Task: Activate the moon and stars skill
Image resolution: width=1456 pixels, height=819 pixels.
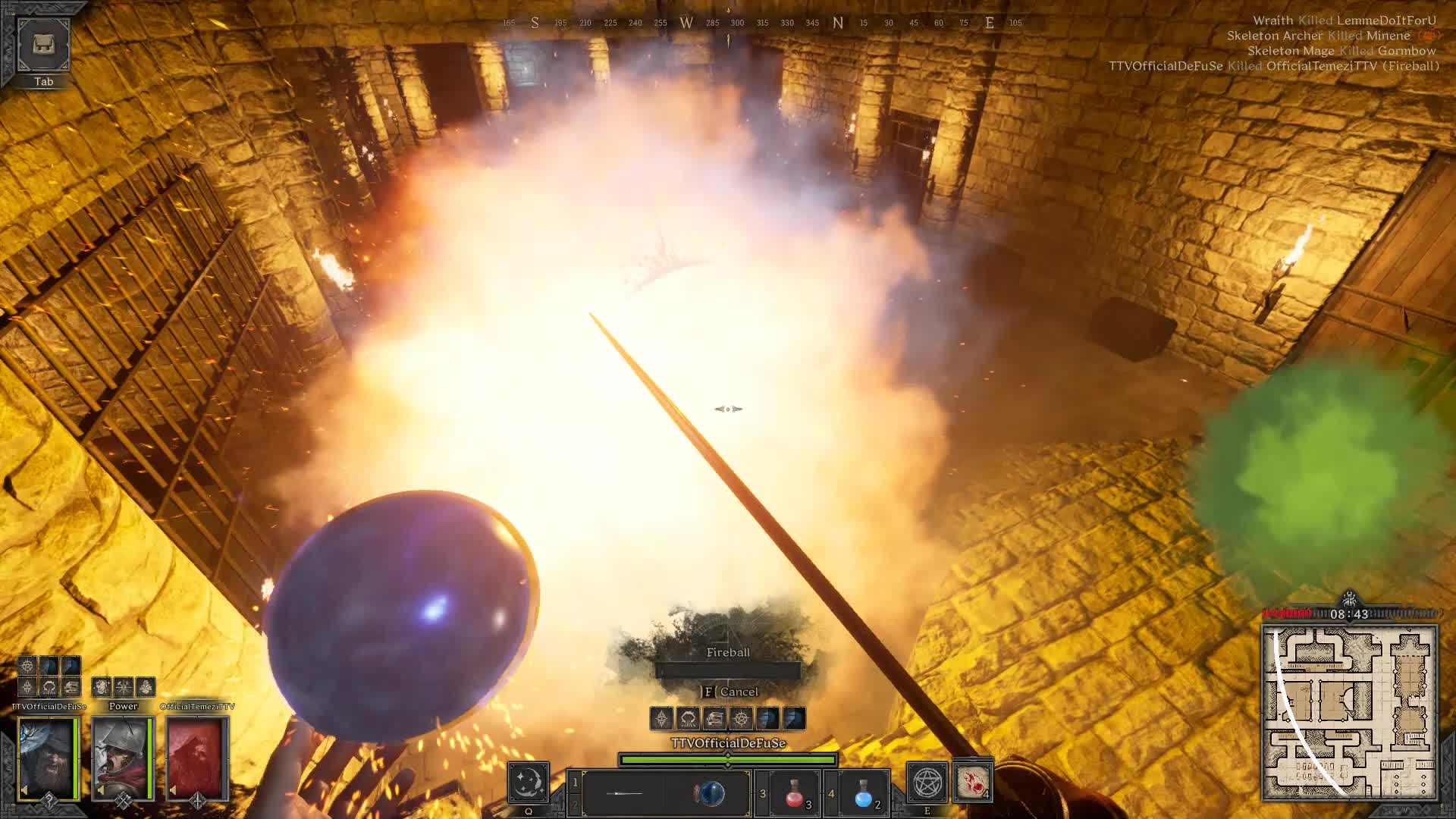Action: (x=528, y=783)
